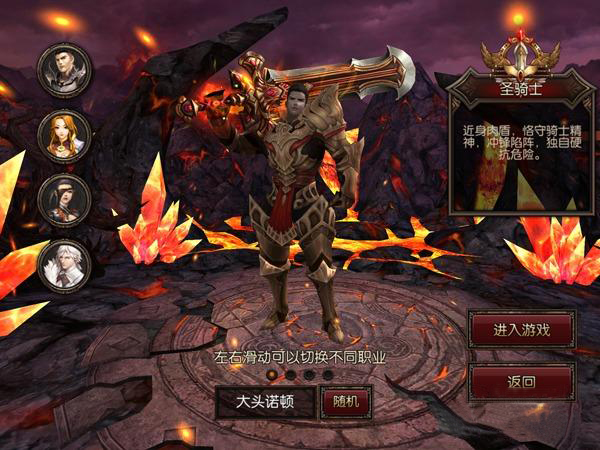Choose the white-haired character portrait
Viewport: 600px width, 450px height.
point(65,265)
